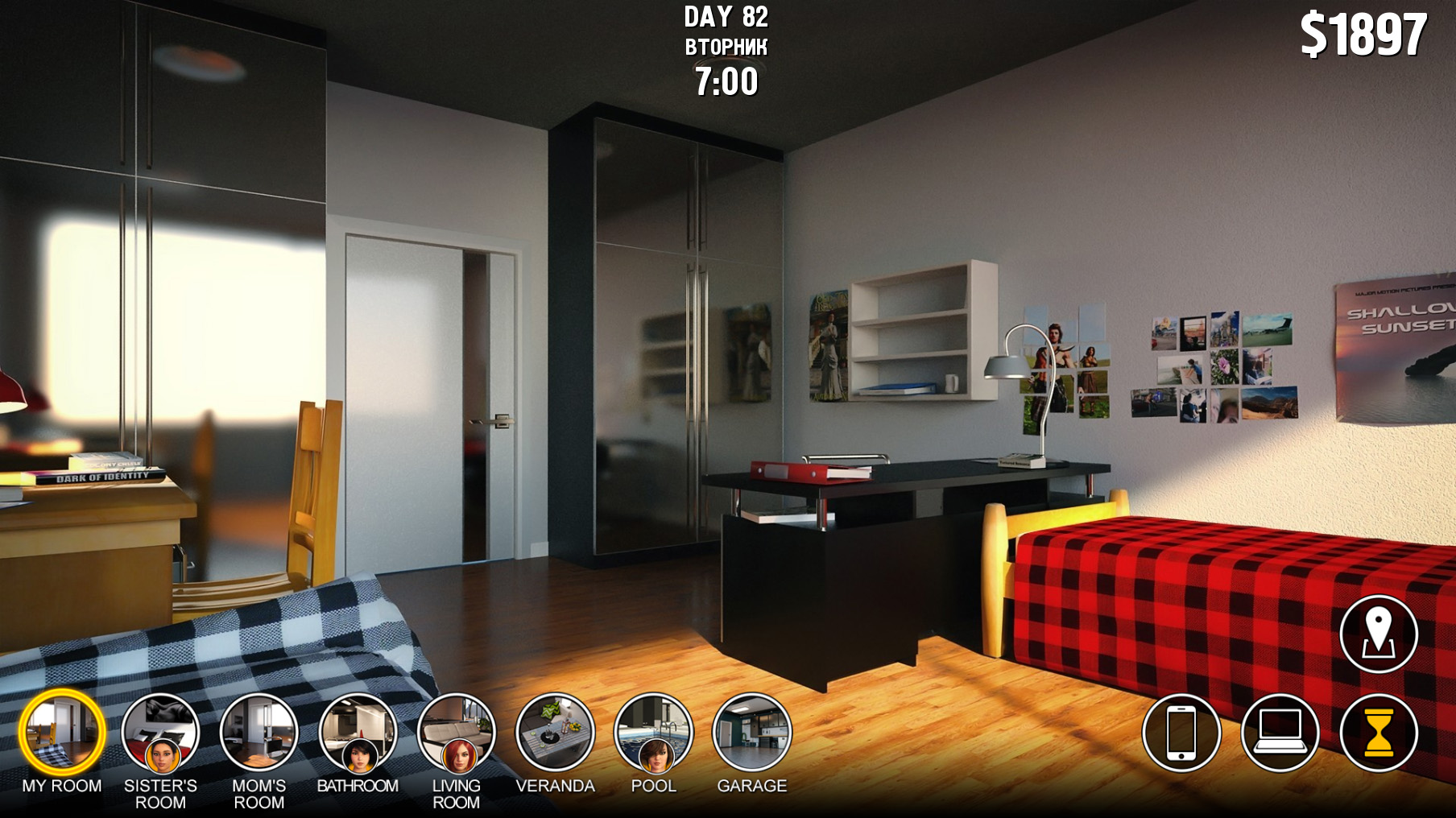Open the map pin icon
Image resolution: width=1456 pixels, height=818 pixels.
(1379, 634)
